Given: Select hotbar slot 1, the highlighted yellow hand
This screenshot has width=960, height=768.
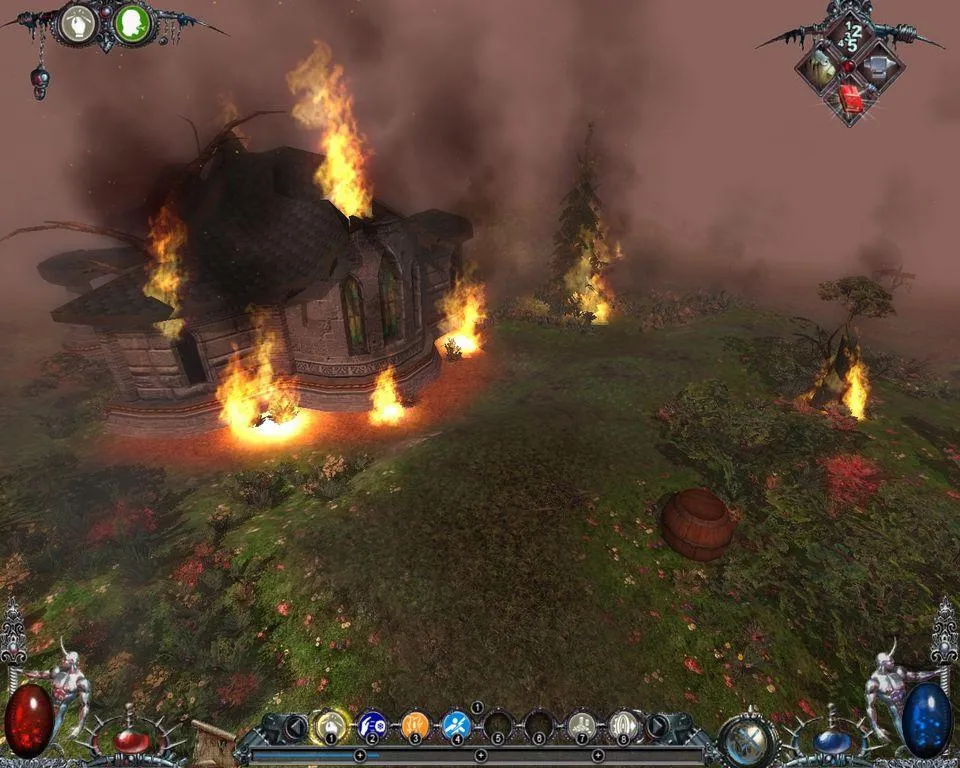Looking at the screenshot, I should (329, 724).
